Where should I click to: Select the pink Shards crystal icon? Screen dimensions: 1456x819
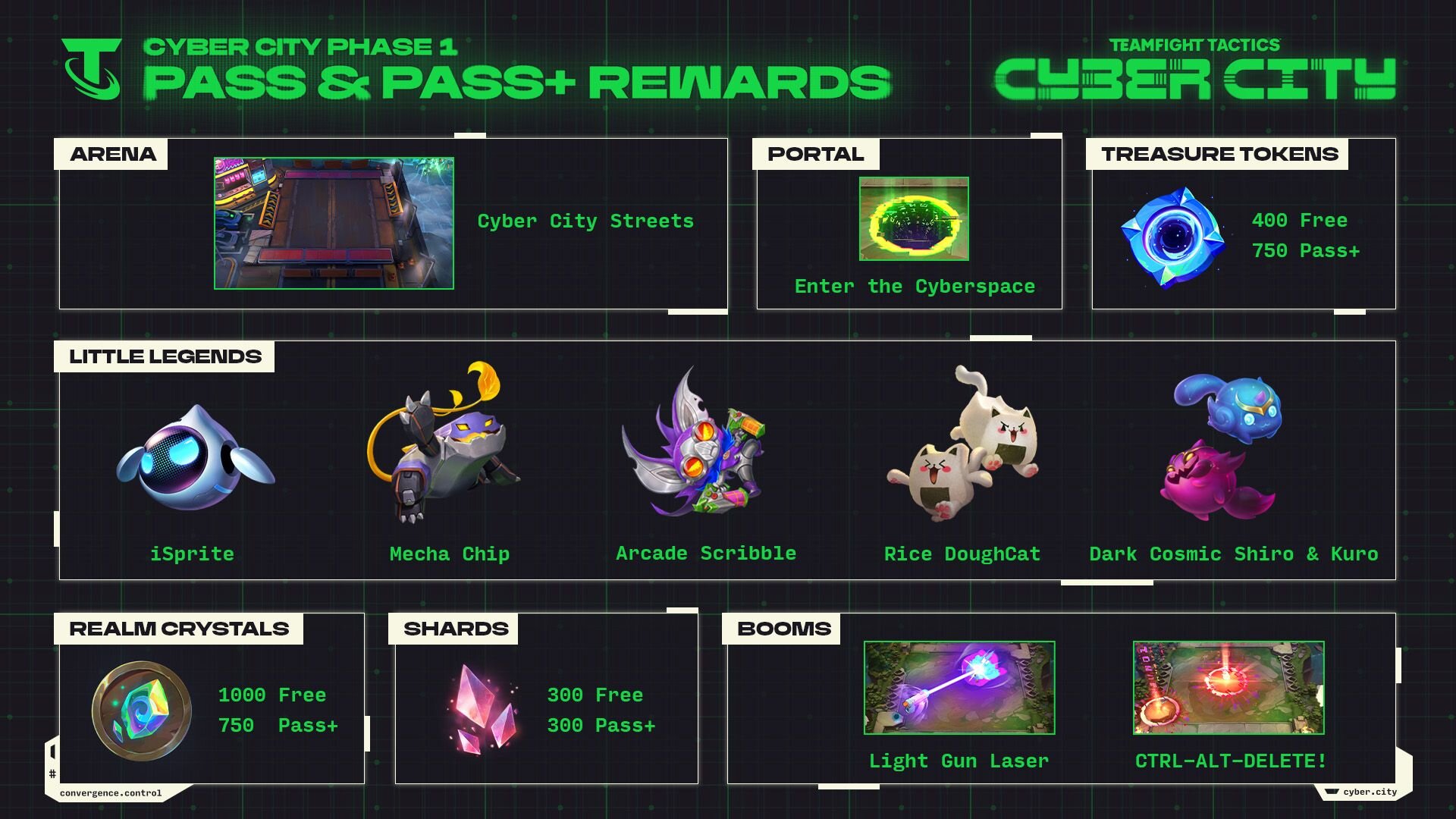(485, 709)
